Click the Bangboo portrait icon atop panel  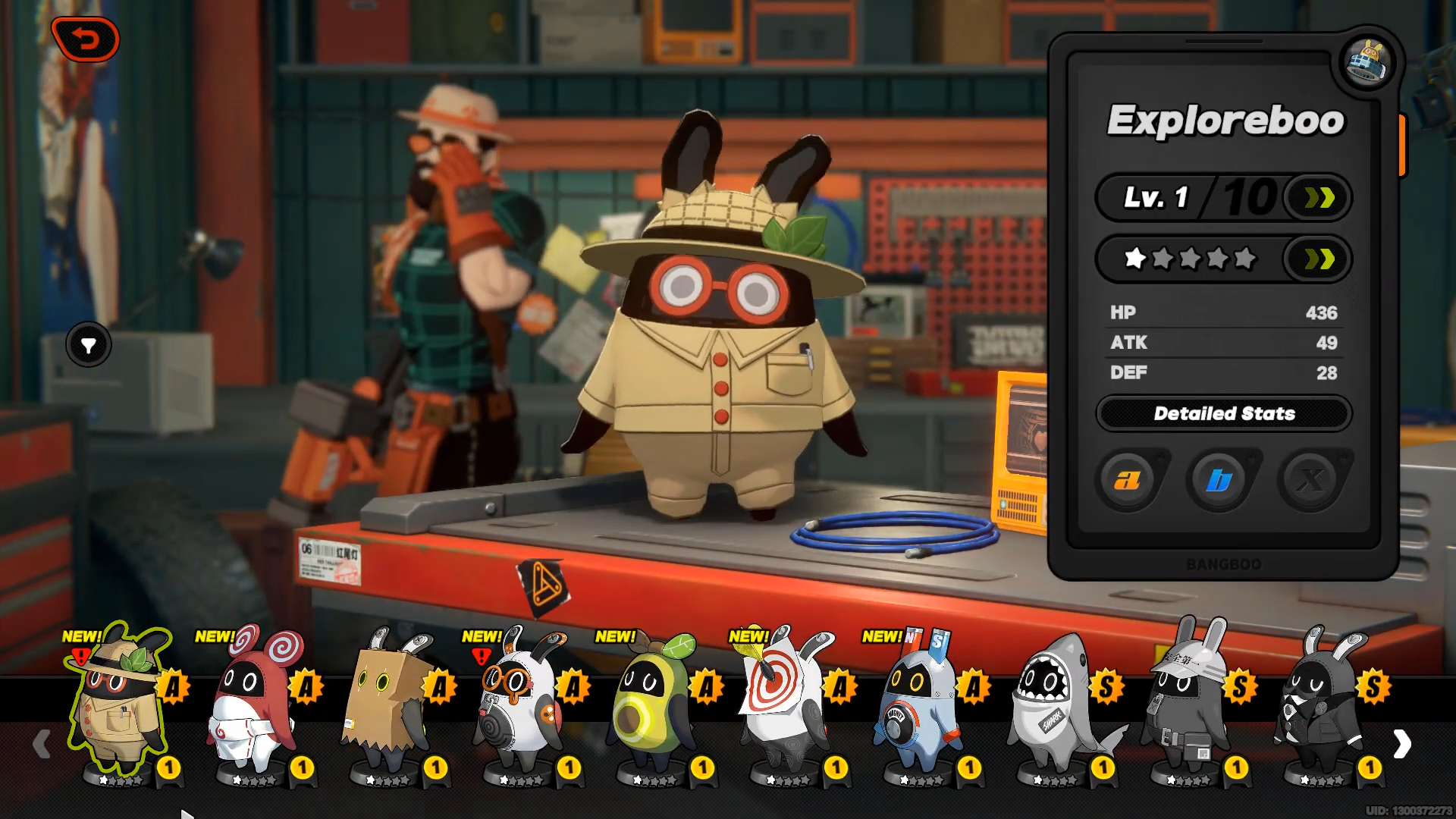point(1367,62)
